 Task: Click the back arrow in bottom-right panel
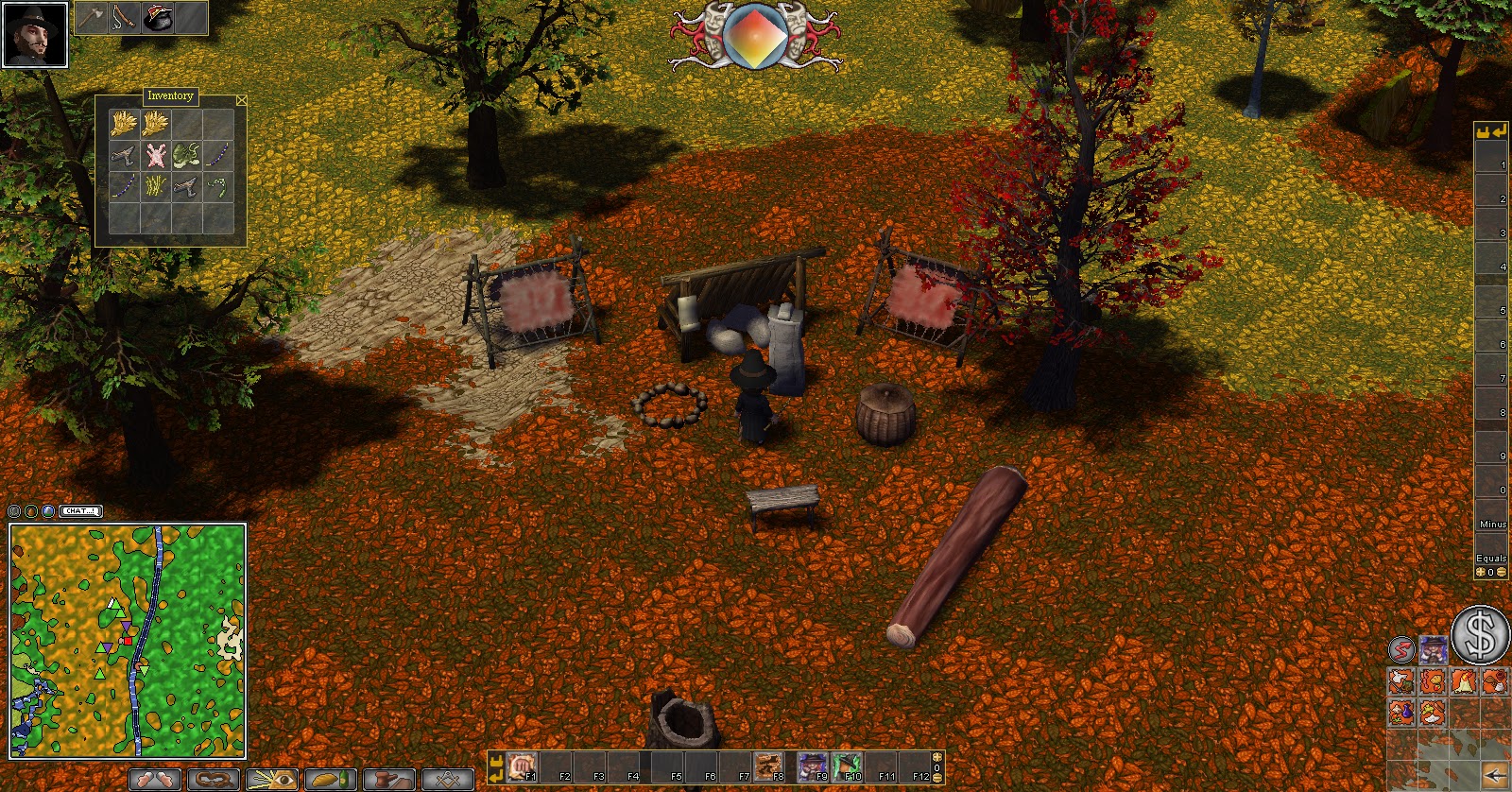pyautogui.click(x=1495, y=775)
